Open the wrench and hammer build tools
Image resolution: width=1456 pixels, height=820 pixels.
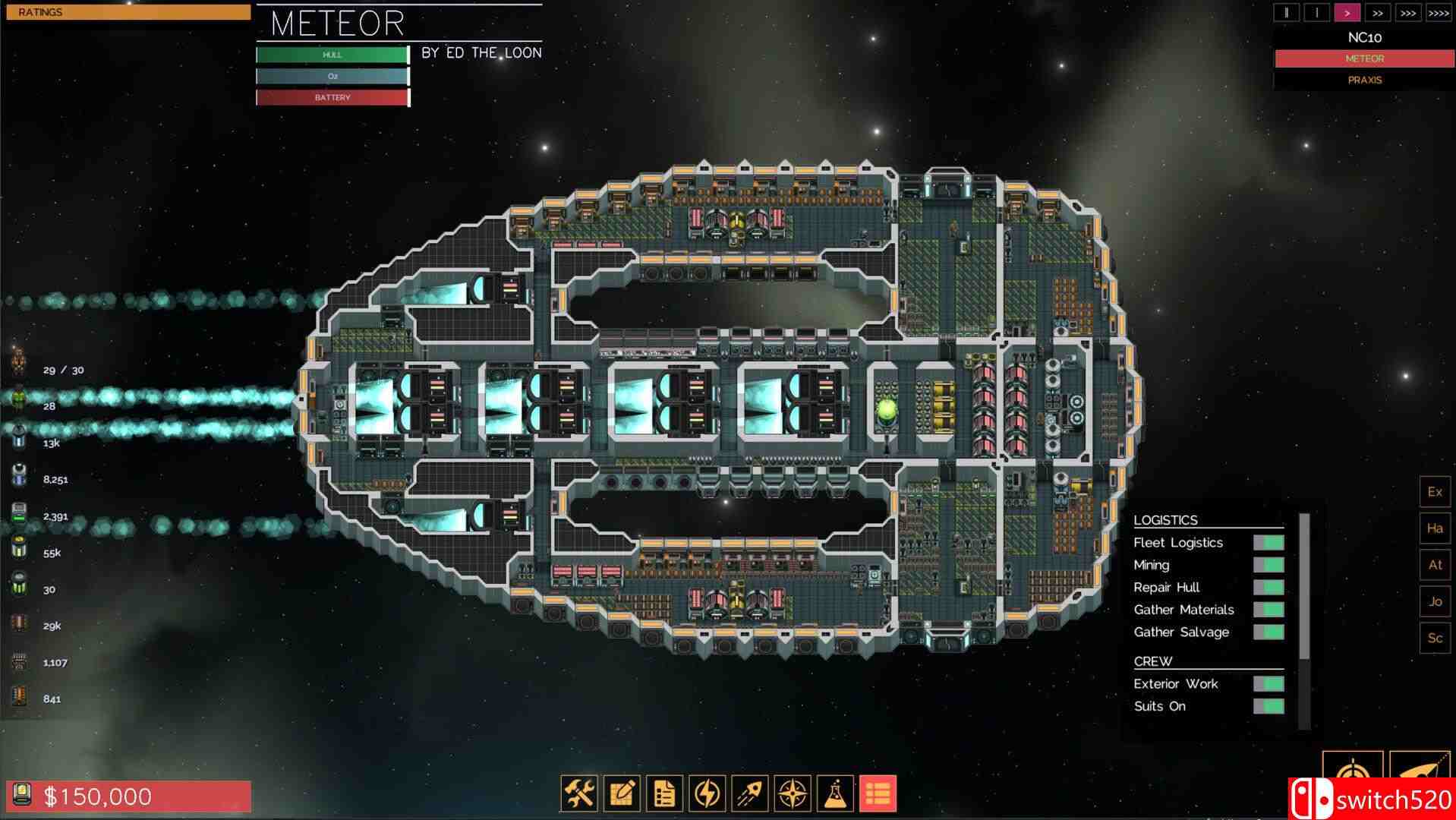coord(579,793)
